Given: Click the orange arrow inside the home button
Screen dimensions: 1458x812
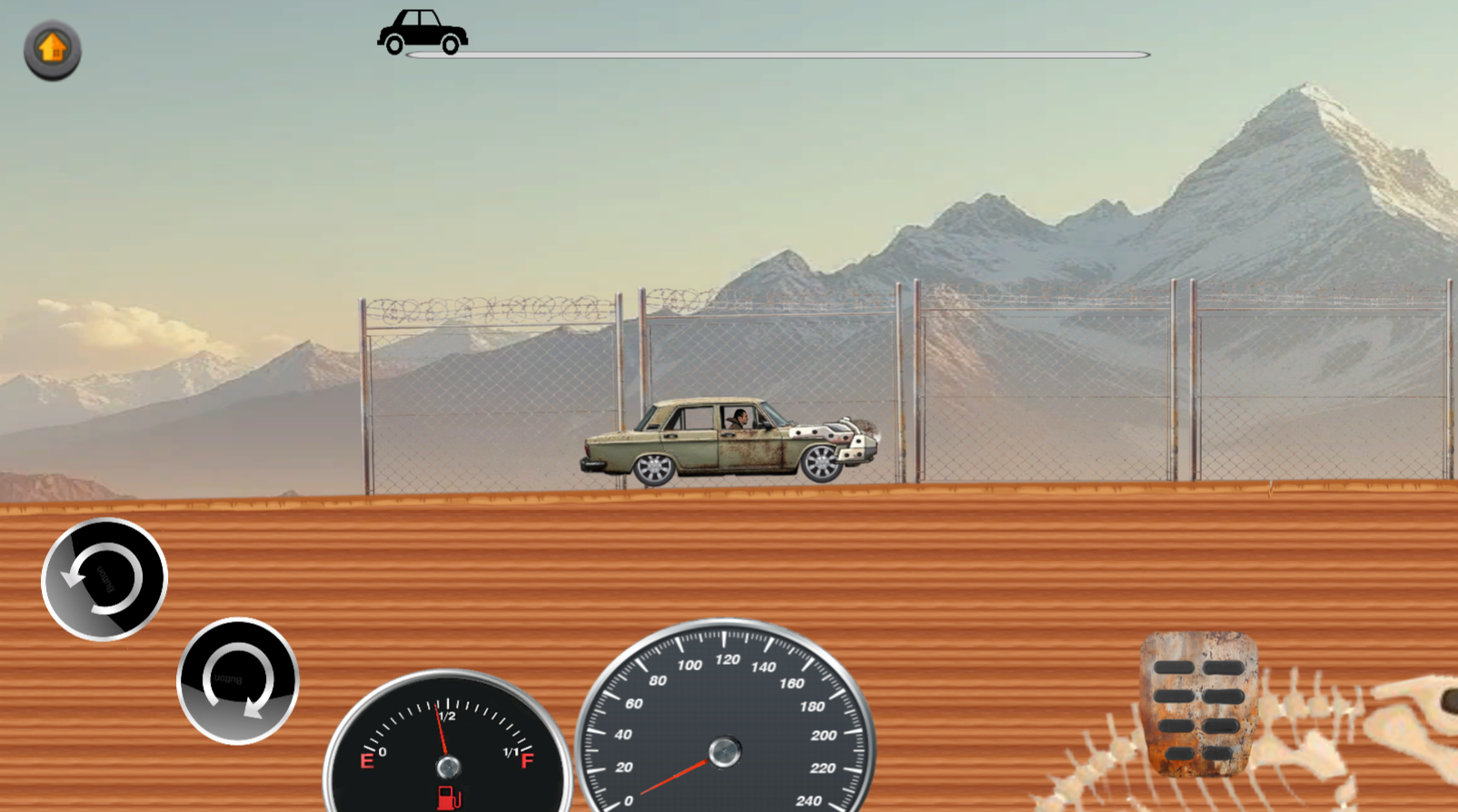Looking at the screenshot, I should pyautogui.click(x=51, y=47).
